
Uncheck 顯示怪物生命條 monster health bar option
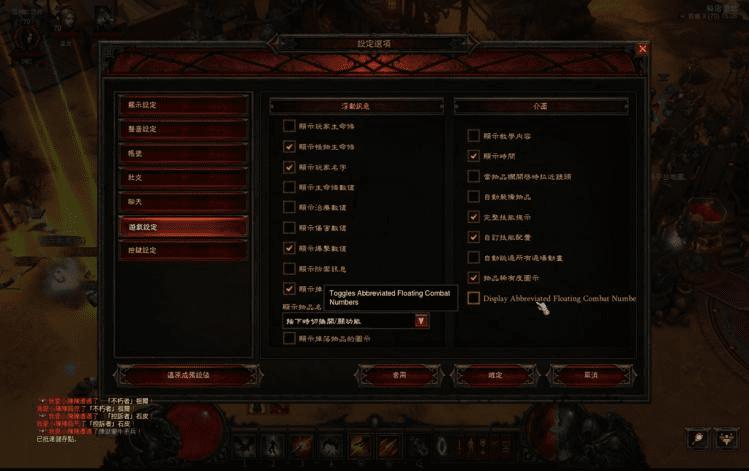289,146
